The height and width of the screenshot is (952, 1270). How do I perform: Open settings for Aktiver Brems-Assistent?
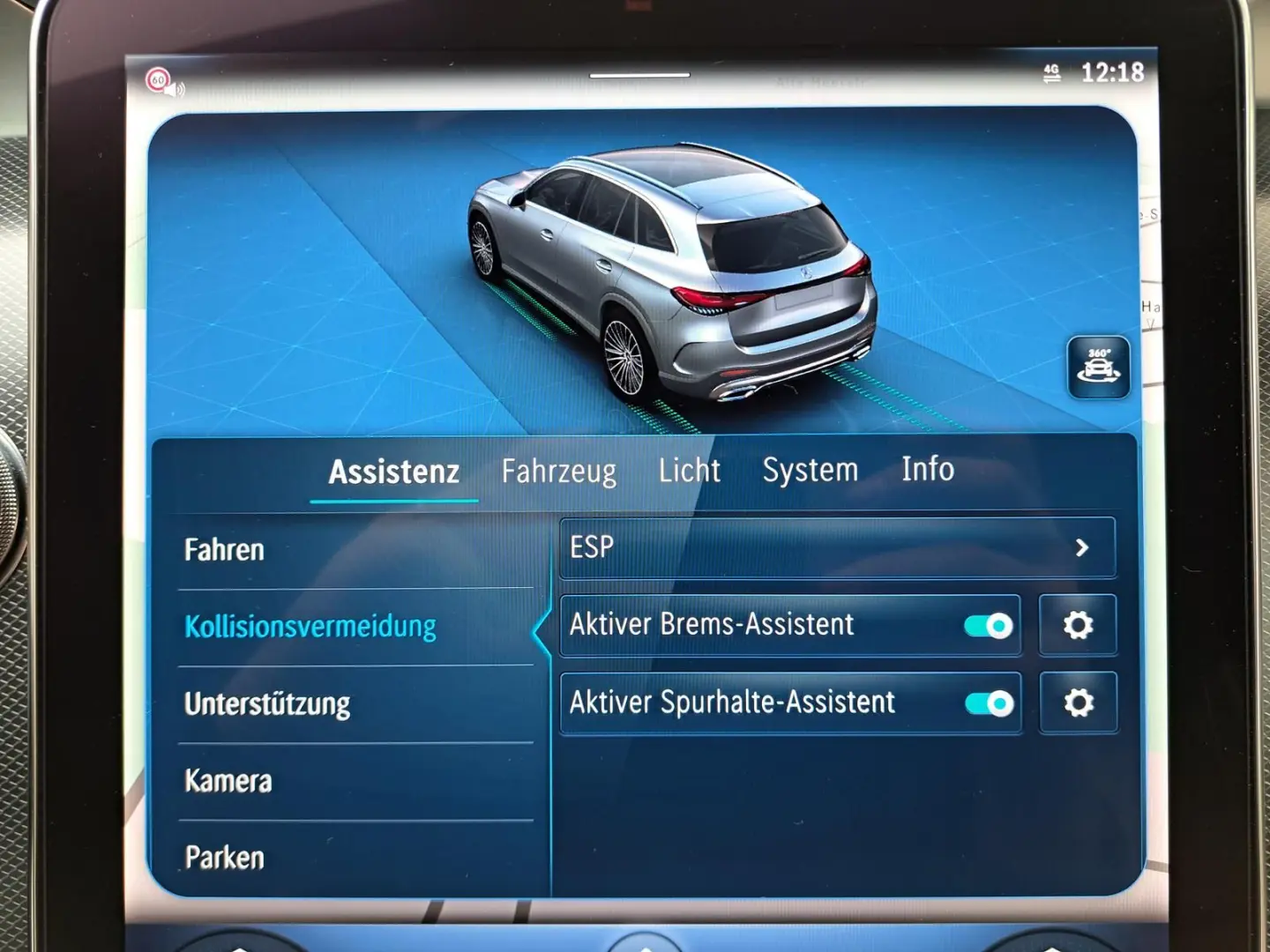[1077, 624]
